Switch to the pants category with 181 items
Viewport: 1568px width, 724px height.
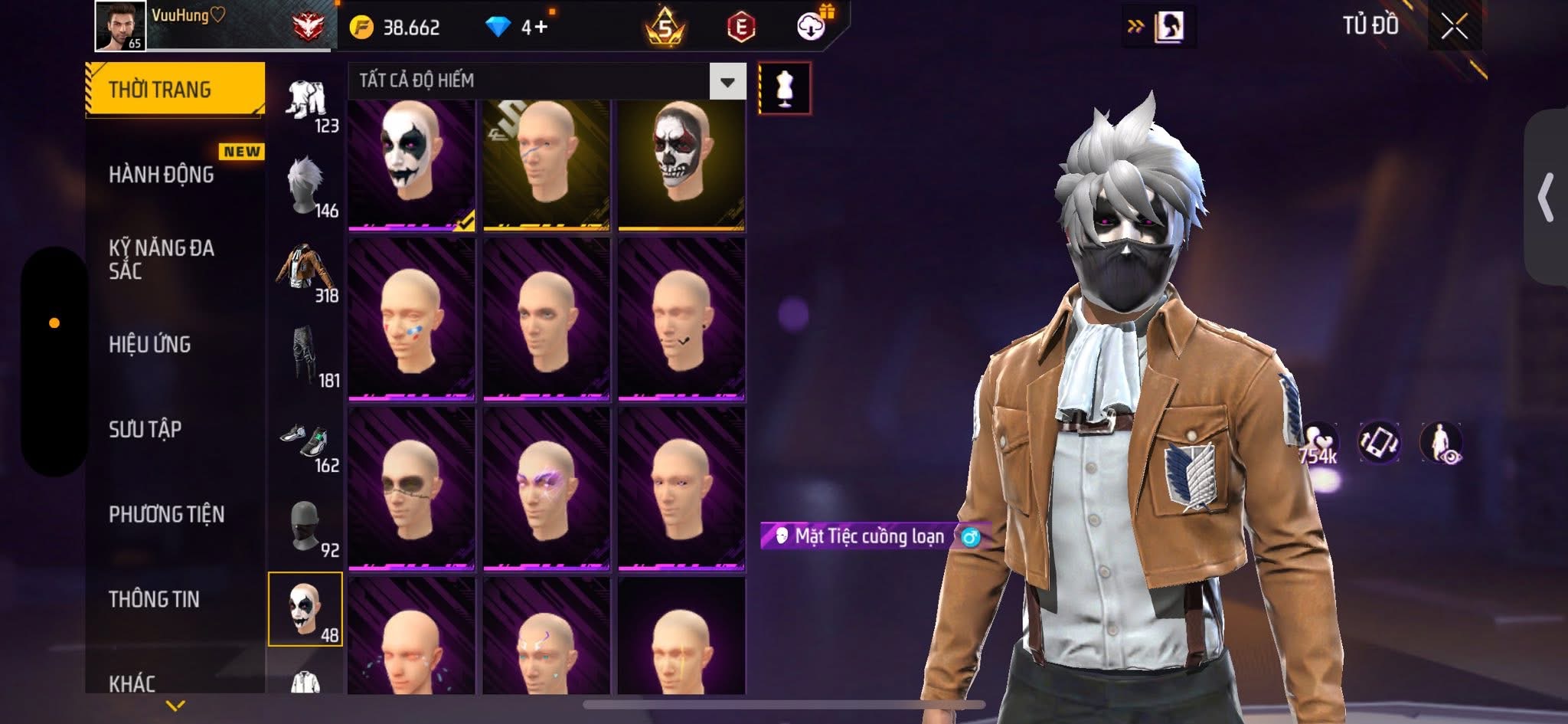pos(306,357)
